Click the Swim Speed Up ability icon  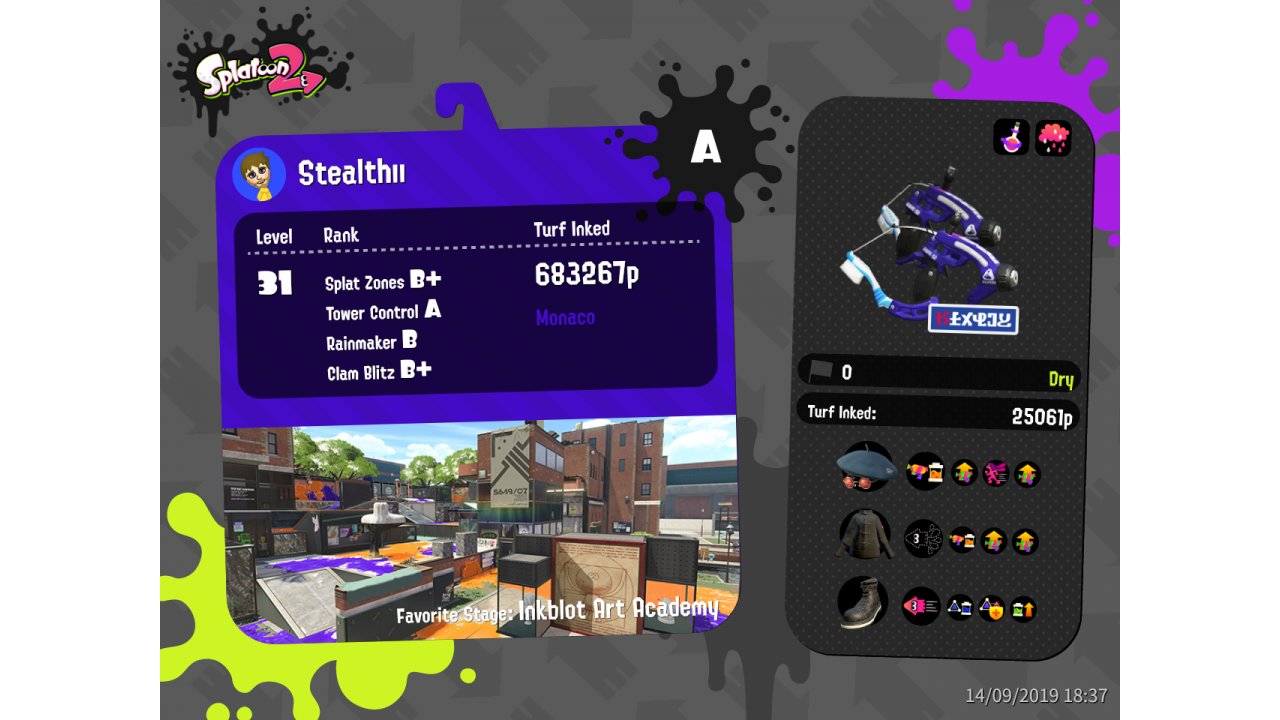[x=921, y=606]
